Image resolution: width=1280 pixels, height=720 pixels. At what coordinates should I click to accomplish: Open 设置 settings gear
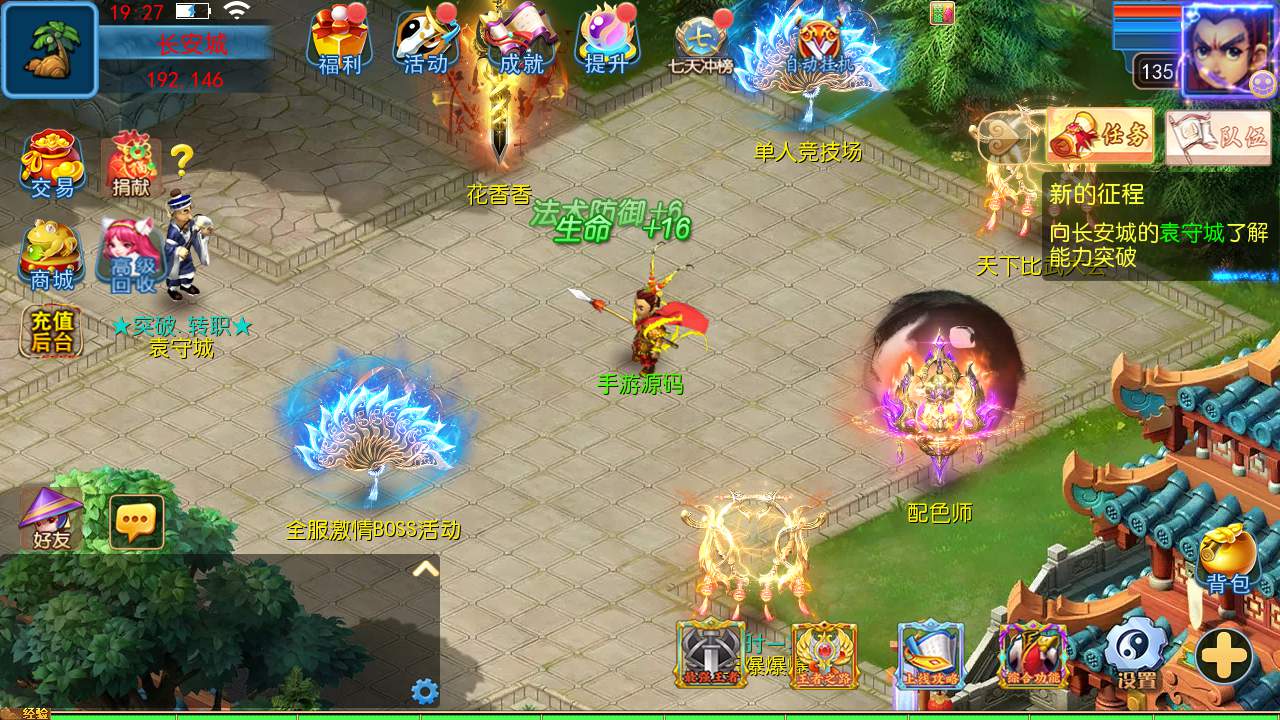point(1137,654)
